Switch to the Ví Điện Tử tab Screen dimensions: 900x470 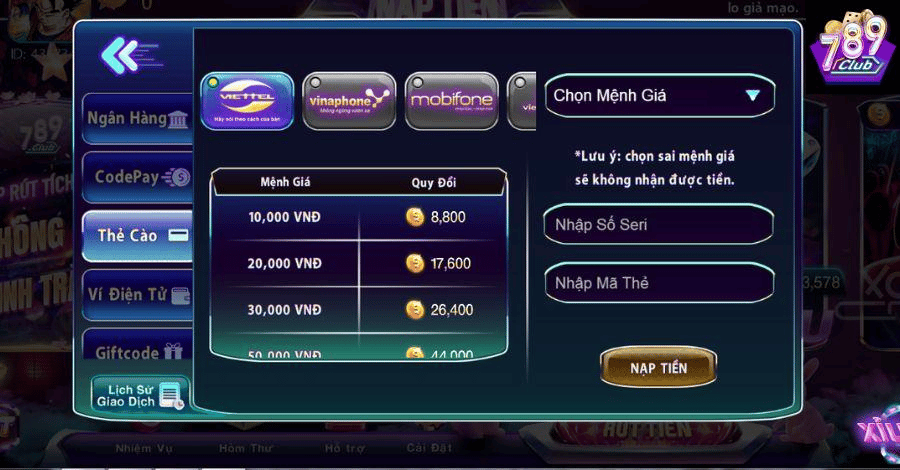pyautogui.click(x=137, y=295)
